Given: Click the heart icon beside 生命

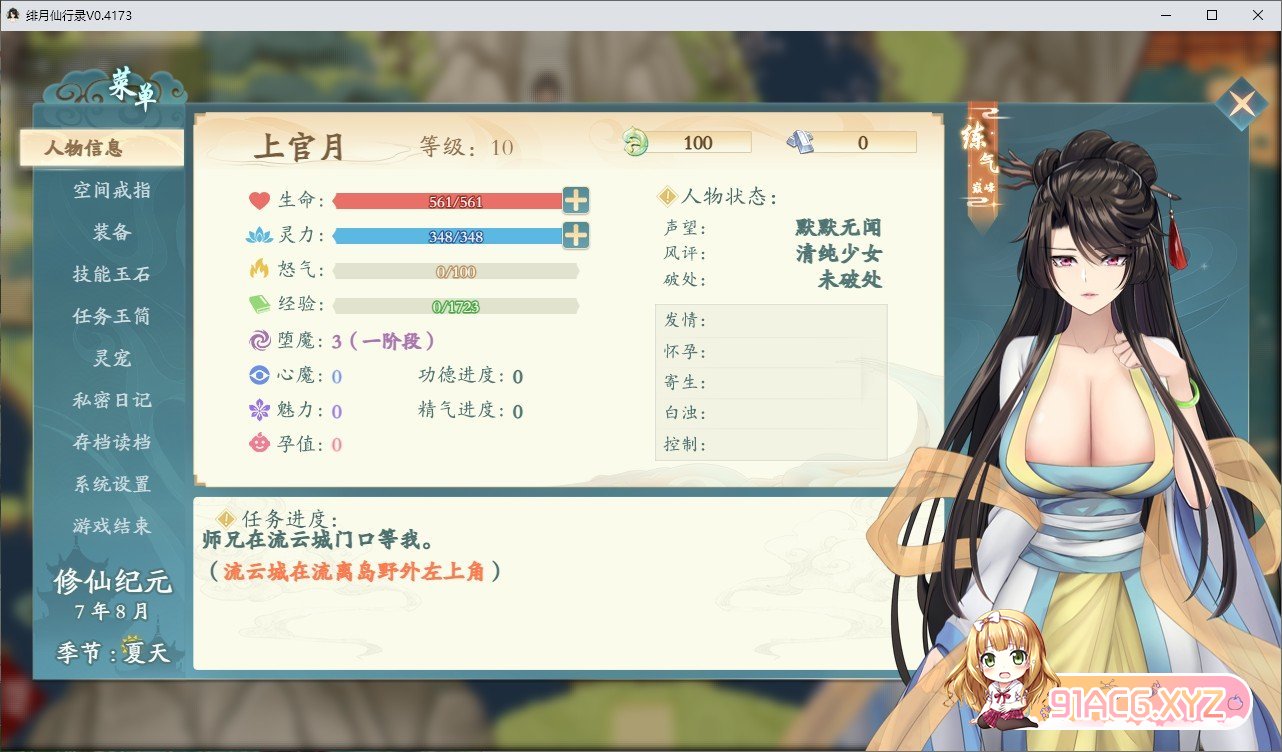Looking at the screenshot, I should point(257,200).
